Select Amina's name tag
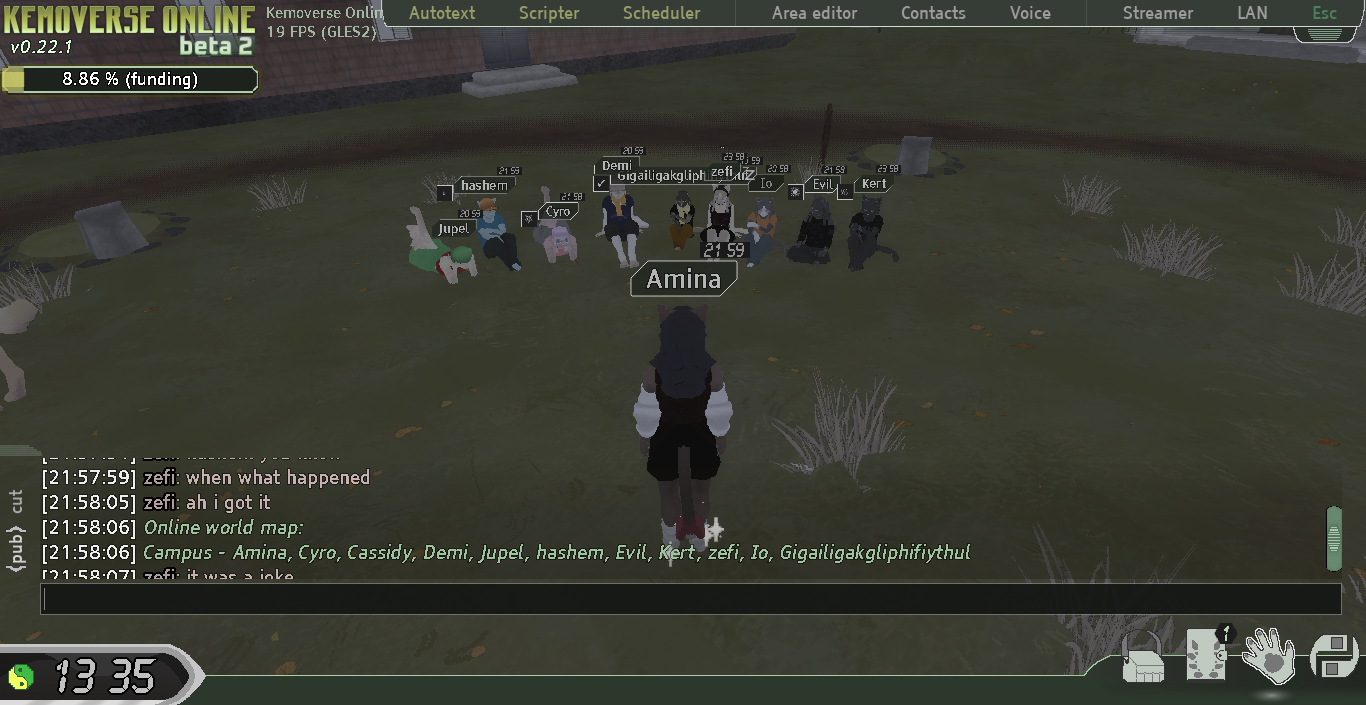1366x705 pixels. 683,279
